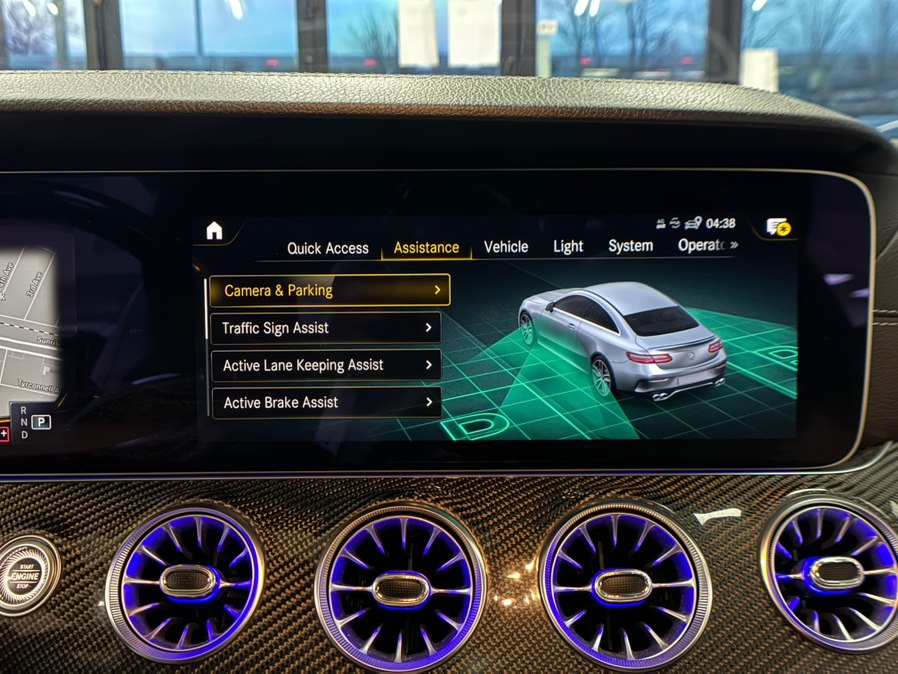The width and height of the screenshot is (898, 674).
Task: Choose Traffic Sign Assist
Action: [x=326, y=328]
